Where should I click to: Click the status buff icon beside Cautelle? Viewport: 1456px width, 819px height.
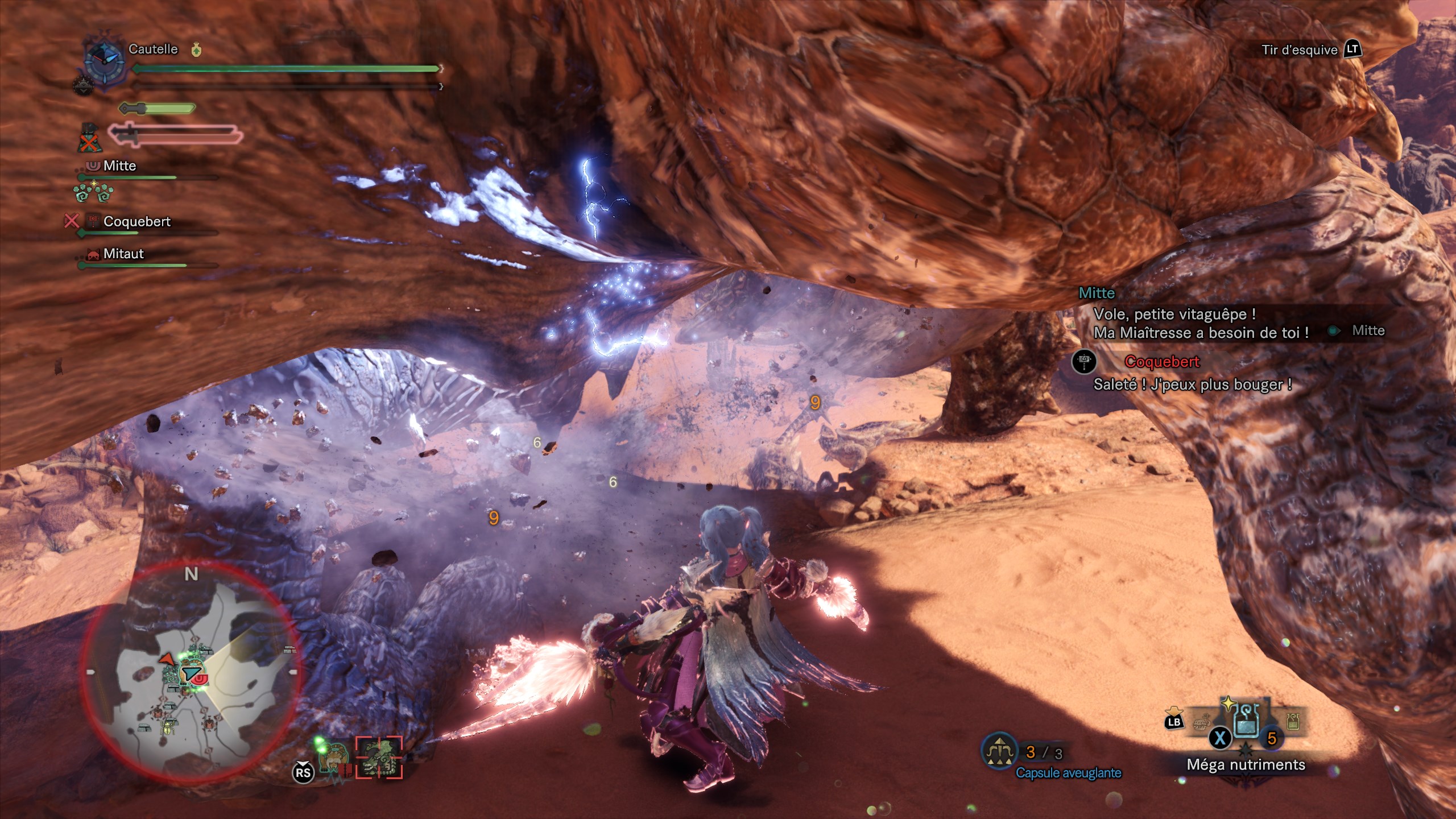tap(196, 50)
